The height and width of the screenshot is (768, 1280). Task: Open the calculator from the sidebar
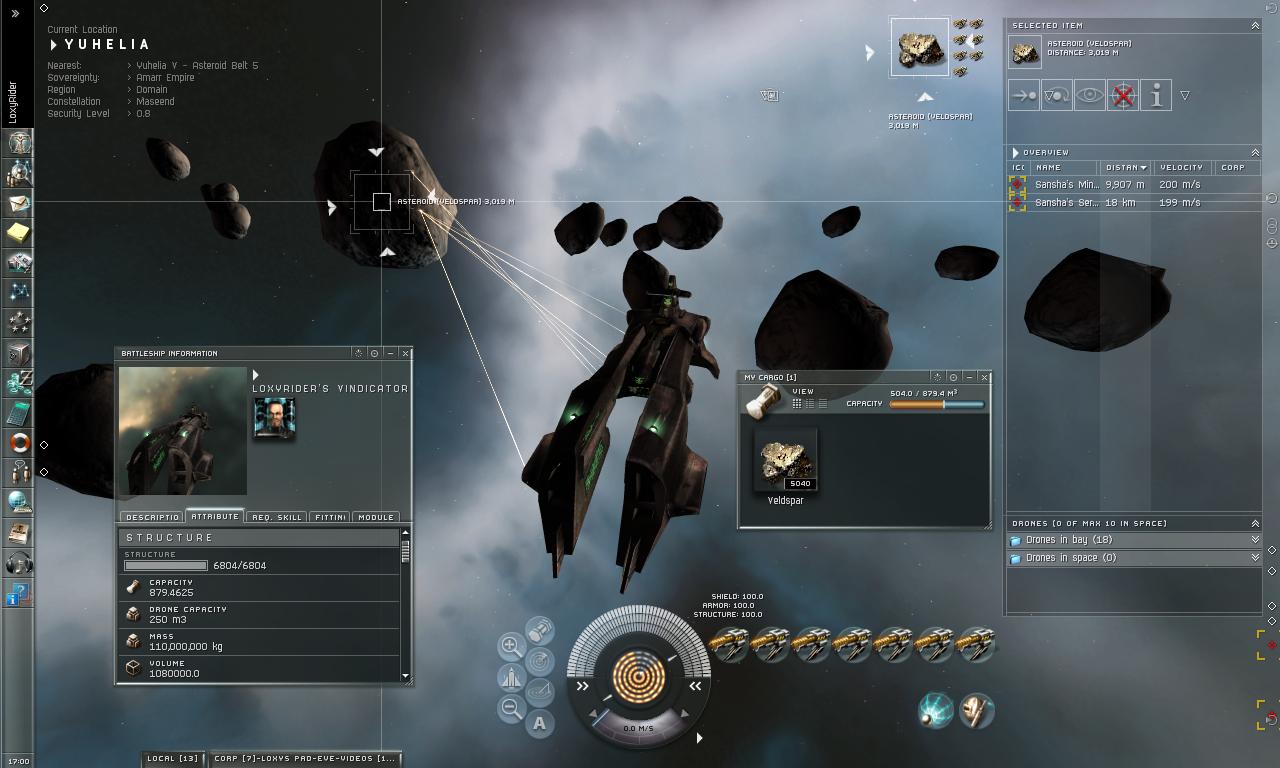18,412
